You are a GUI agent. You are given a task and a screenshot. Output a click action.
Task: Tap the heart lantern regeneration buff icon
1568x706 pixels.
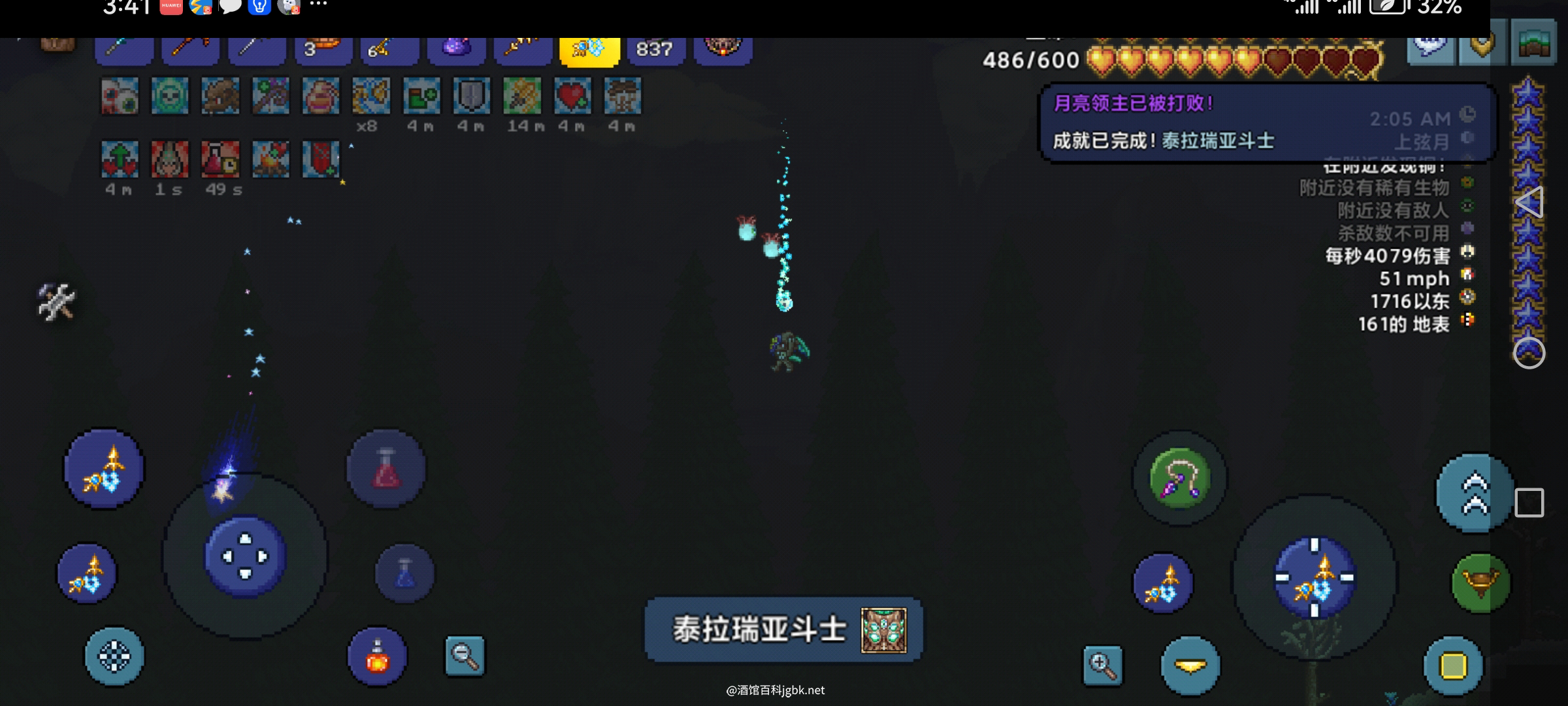tap(572, 96)
